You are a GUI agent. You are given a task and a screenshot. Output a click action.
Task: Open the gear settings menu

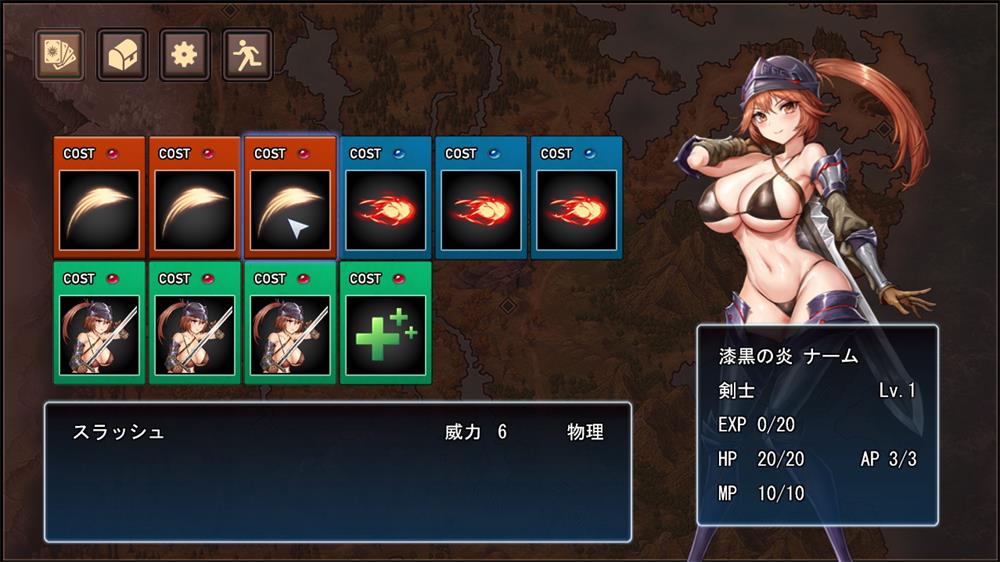coord(185,54)
